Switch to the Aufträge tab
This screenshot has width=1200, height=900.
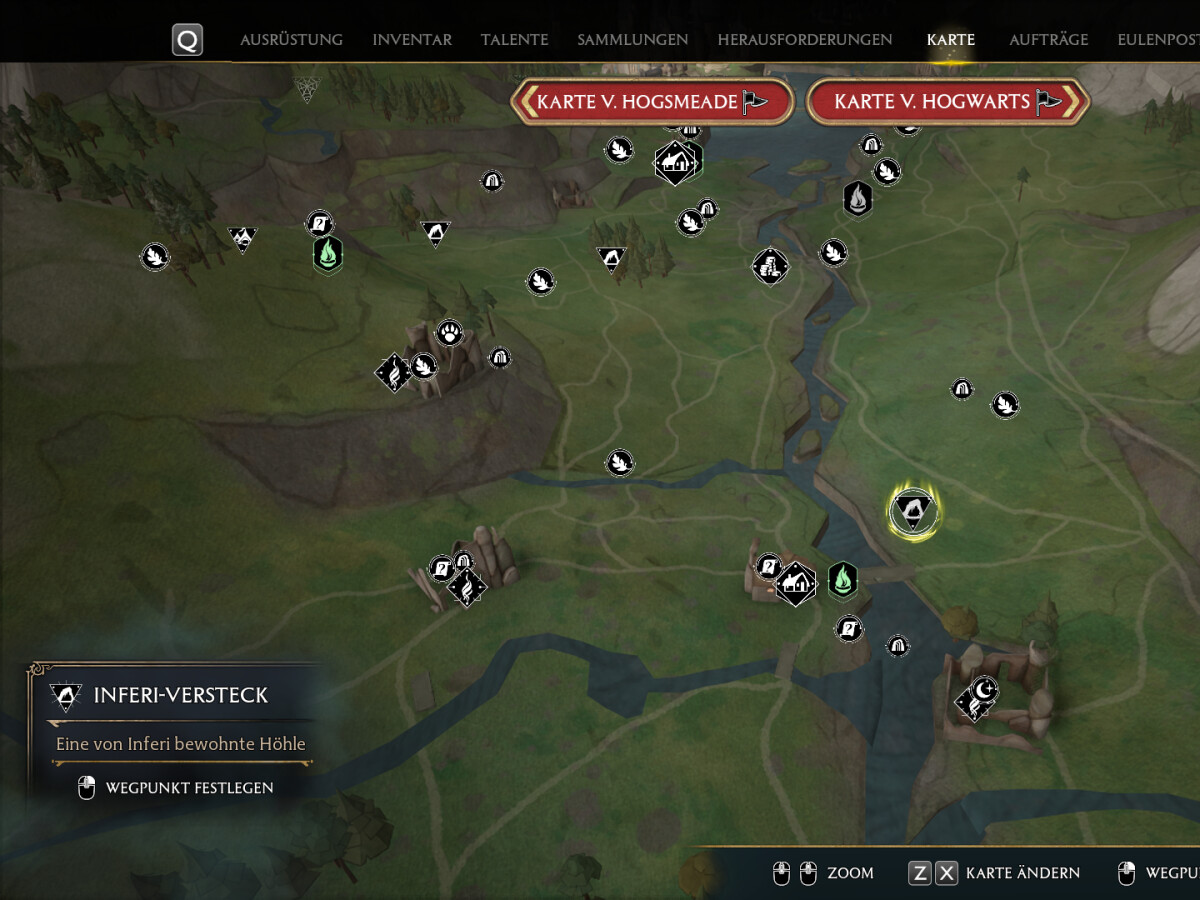pos(1048,40)
